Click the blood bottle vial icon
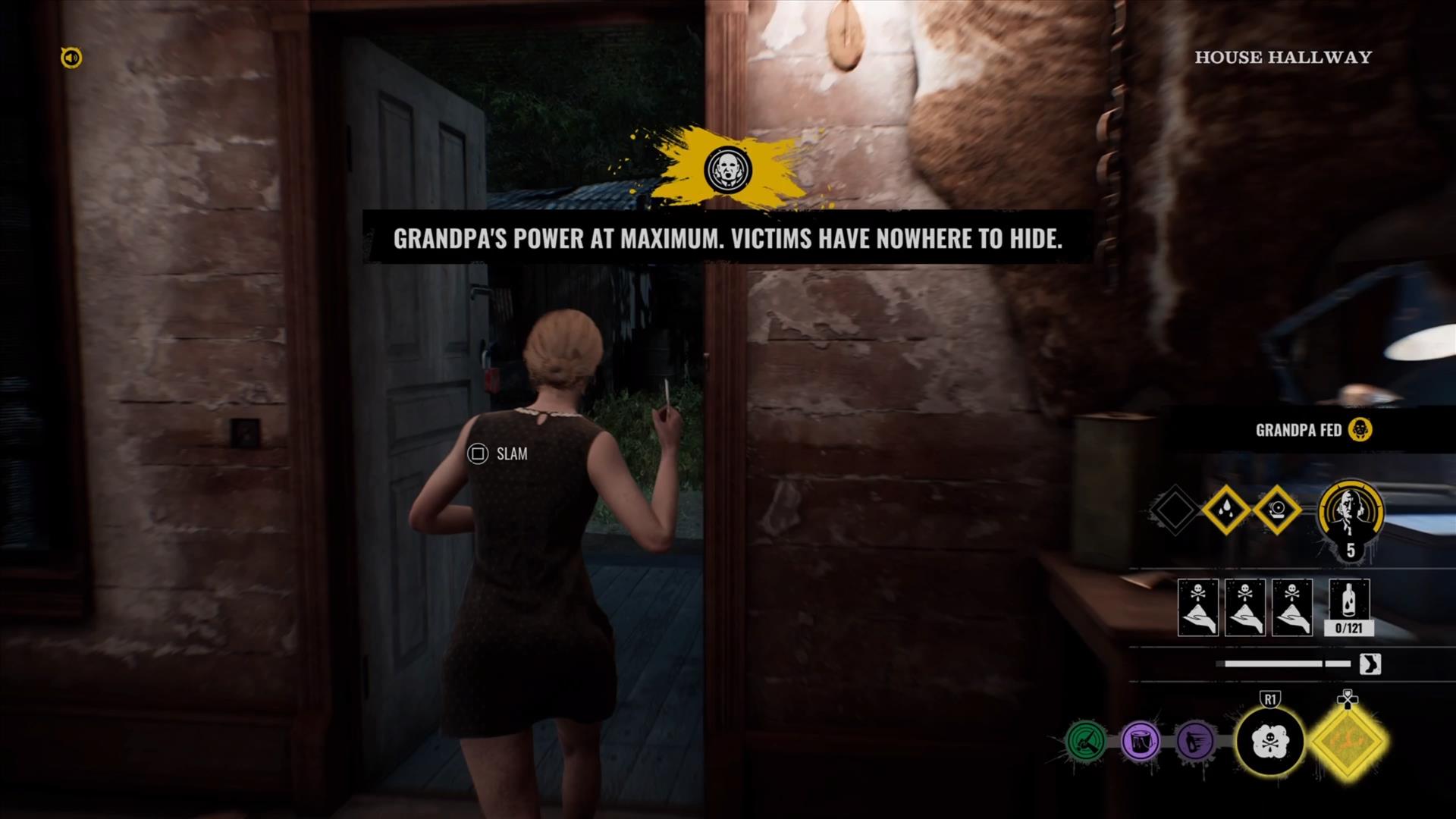The height and width of the screenshot is (819, 1456). pyautogui.click(x=1349, y=604)
